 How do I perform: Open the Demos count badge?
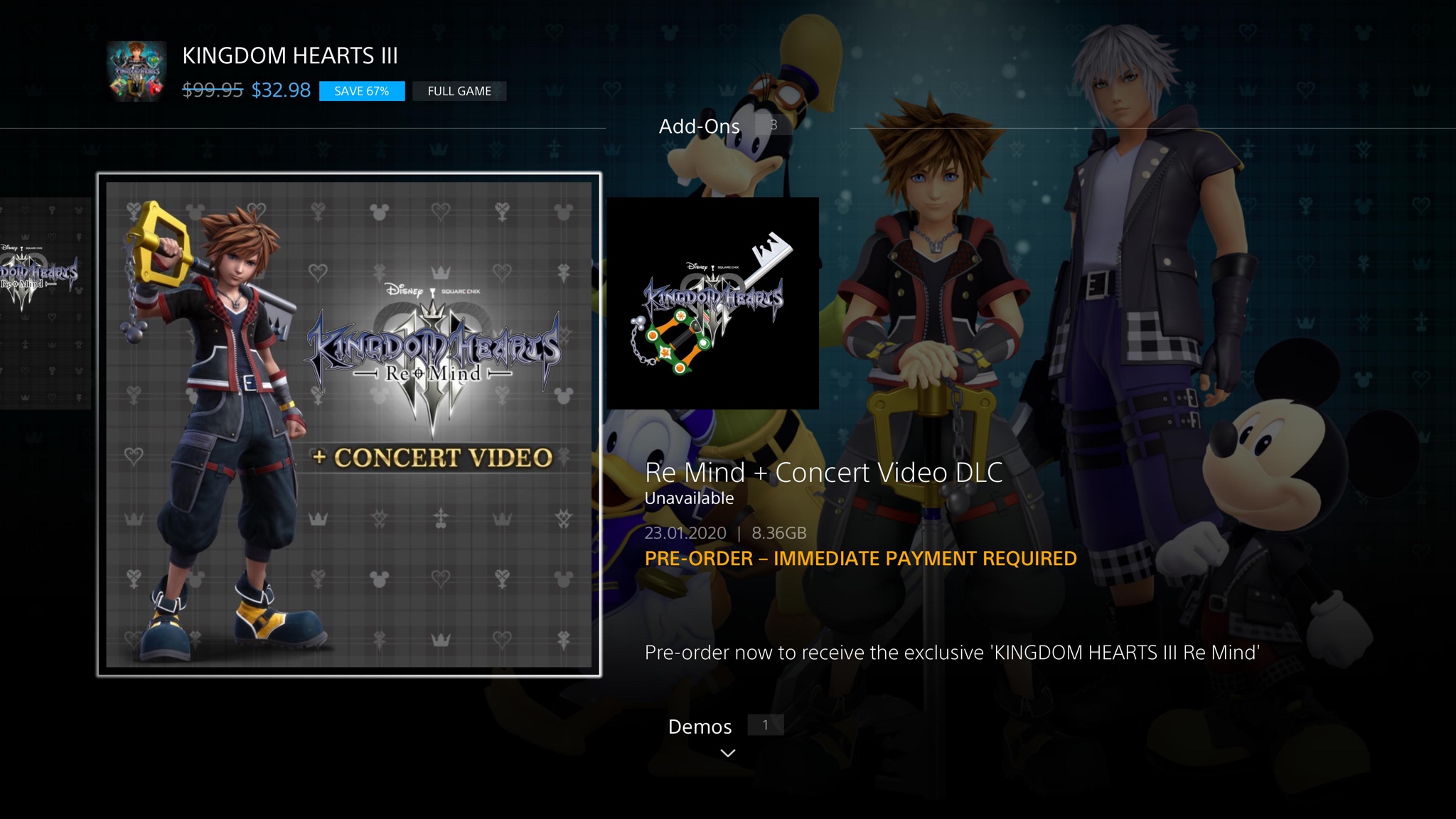click(764, 725)
